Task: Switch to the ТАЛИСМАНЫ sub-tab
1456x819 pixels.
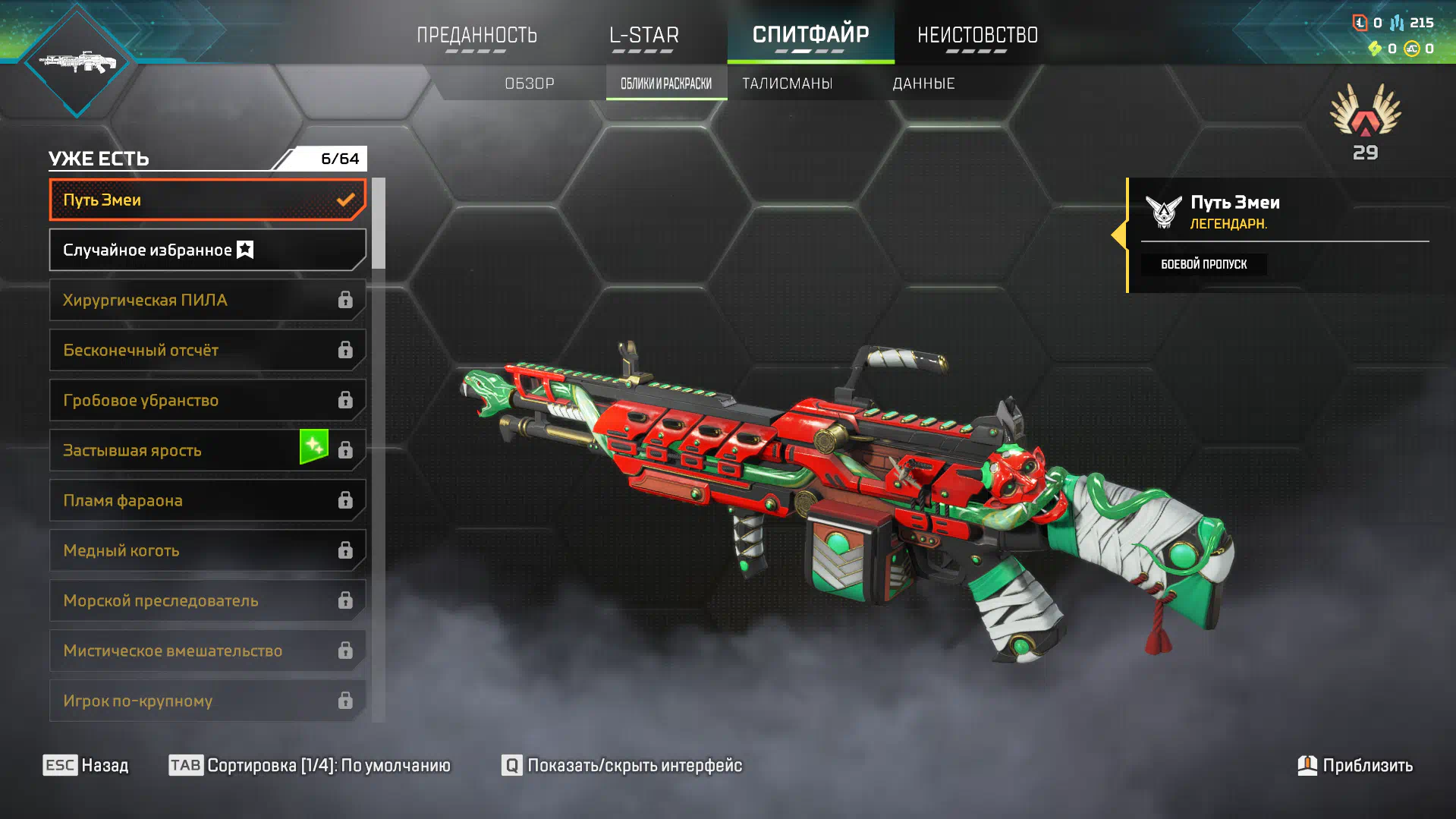Action: (787, 83)
